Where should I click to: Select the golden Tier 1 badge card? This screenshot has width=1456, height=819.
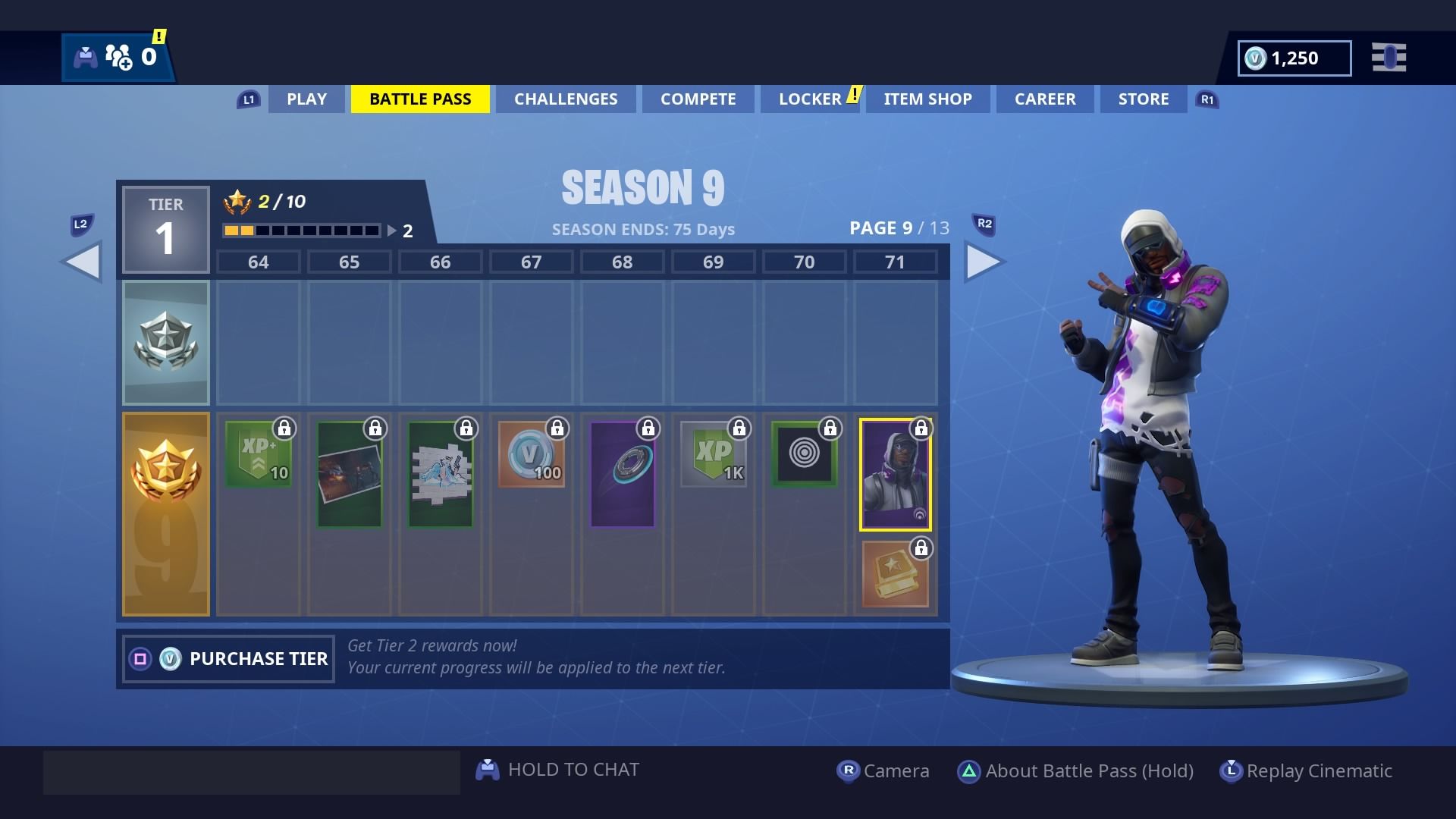point(166,514)
